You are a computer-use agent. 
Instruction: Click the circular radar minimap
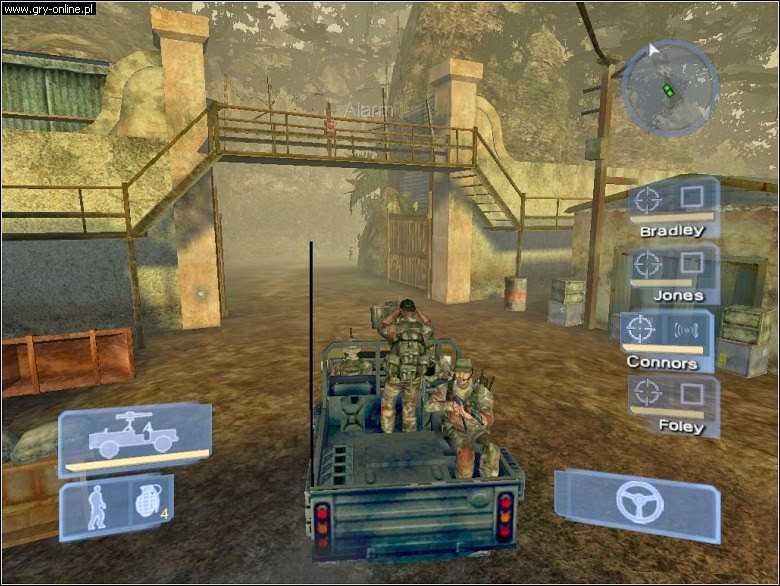(669, 88)
